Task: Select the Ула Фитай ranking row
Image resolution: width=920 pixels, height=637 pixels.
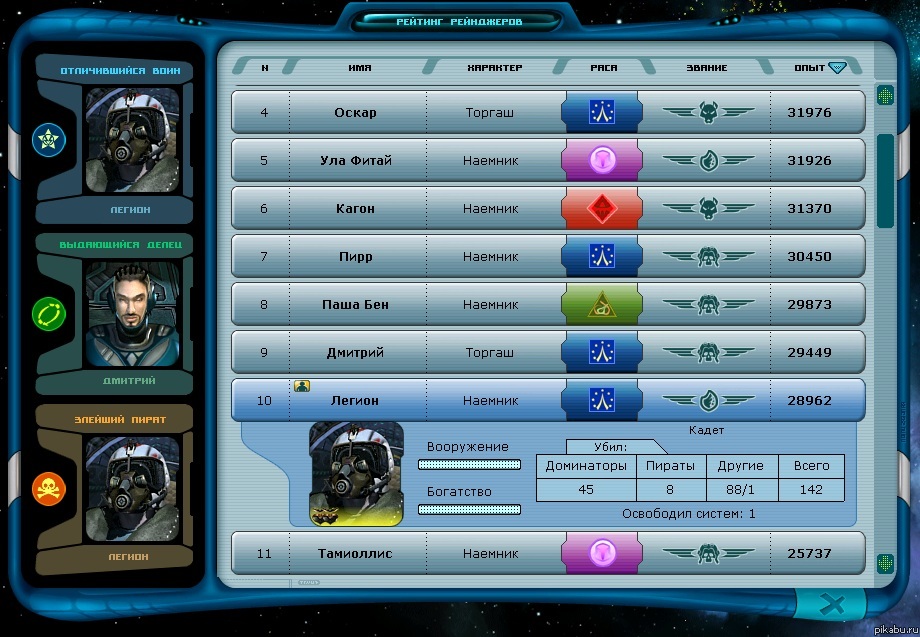Action: coord(547,161)
